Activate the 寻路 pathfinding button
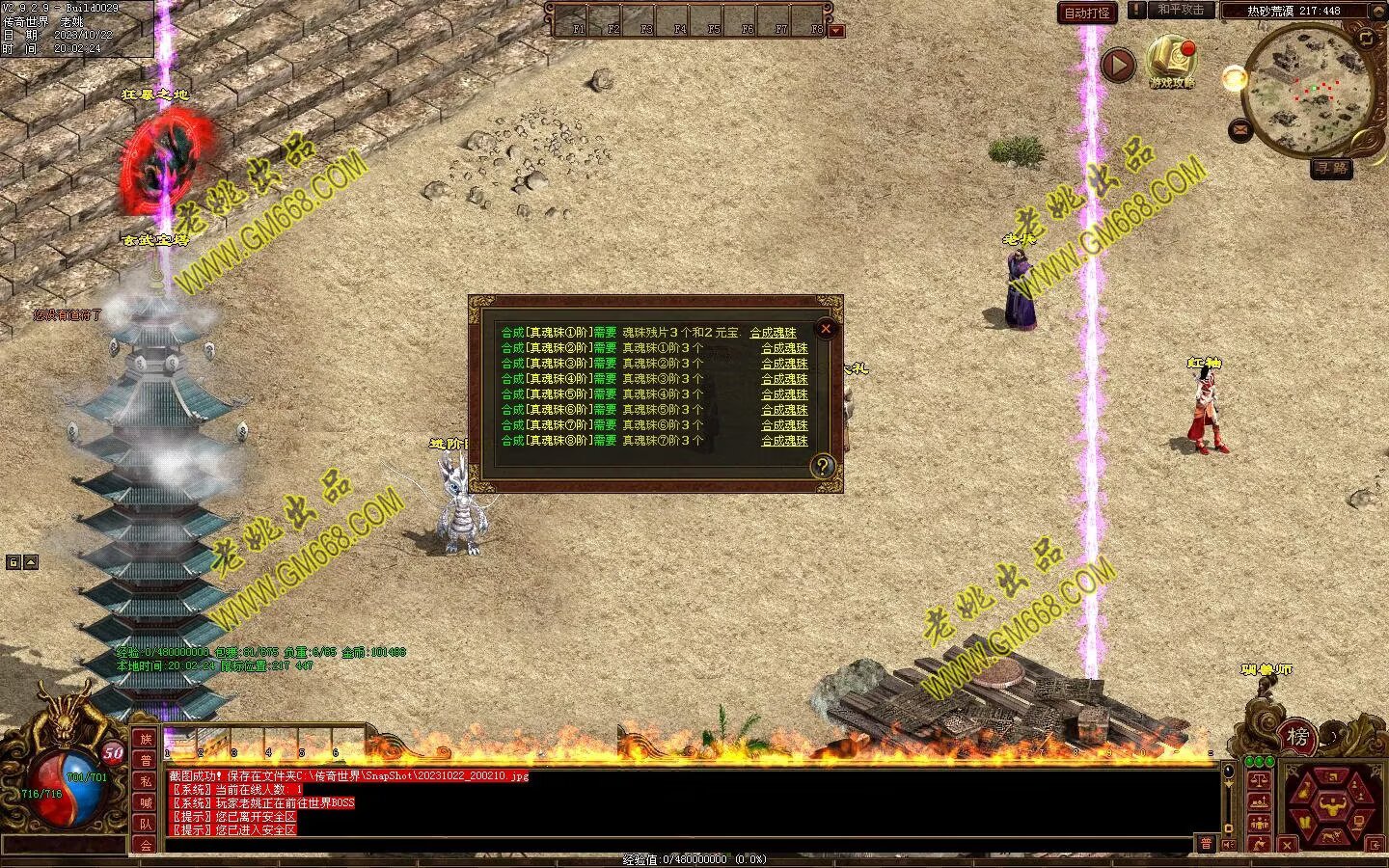The width and height of the screenshot is (1389, 868). pos(1331,168)
